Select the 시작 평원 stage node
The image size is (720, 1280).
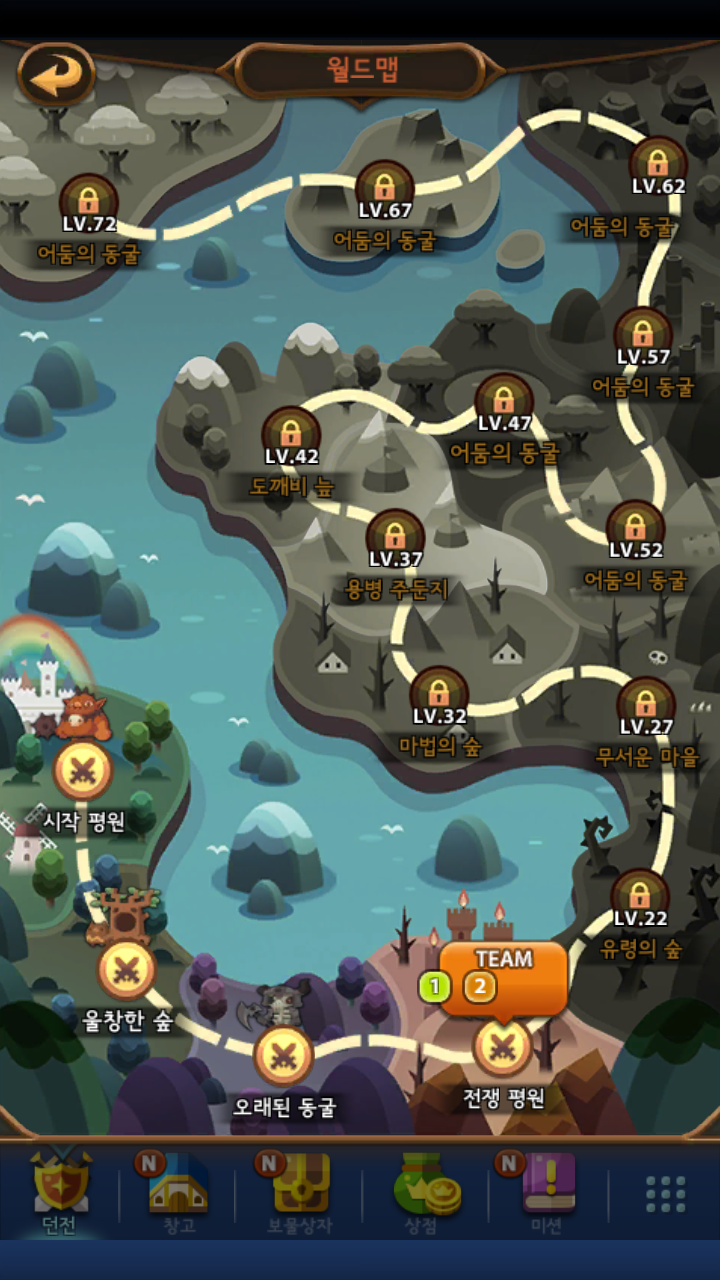click(83, 771)
